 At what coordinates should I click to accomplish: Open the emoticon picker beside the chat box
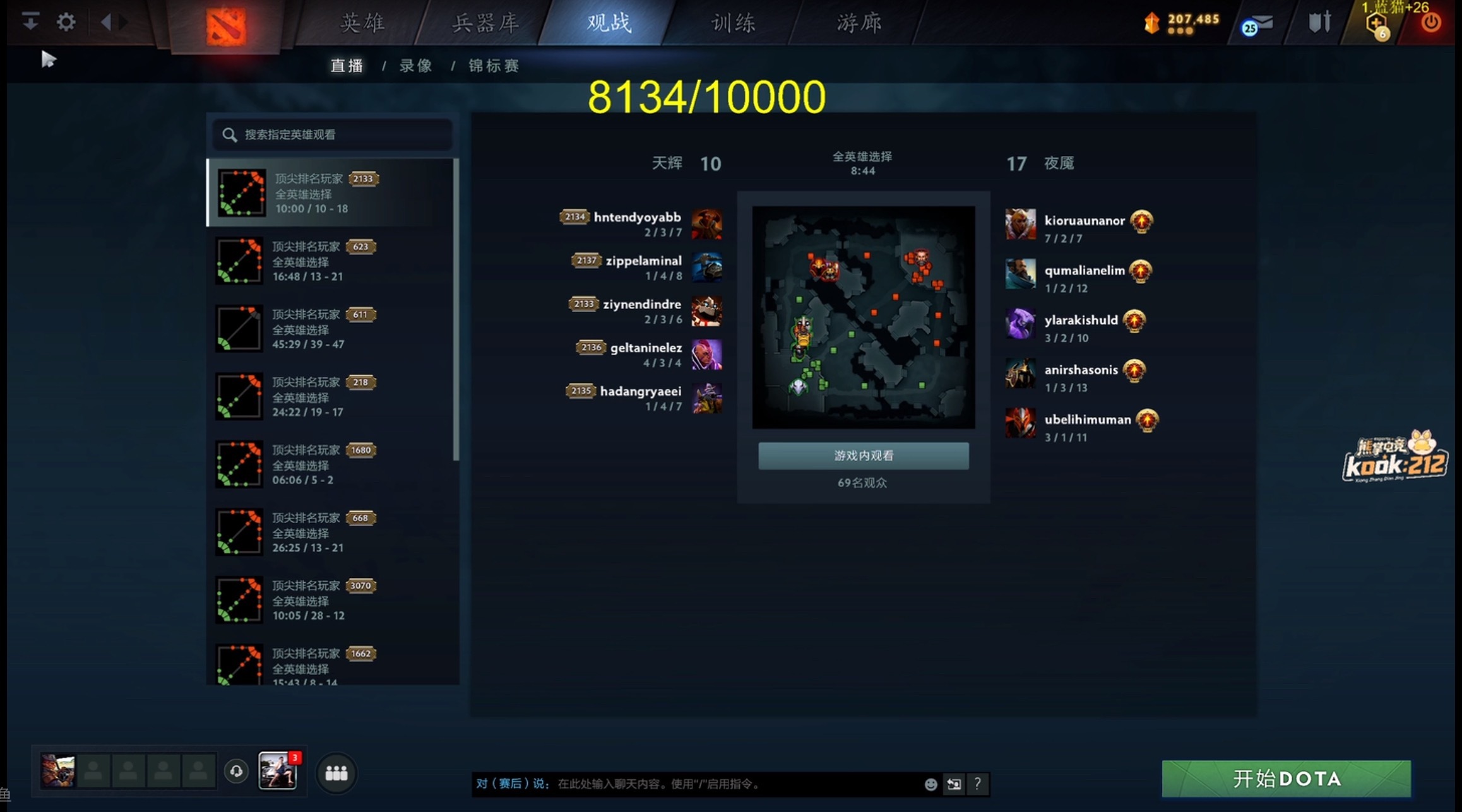point(930,784)
